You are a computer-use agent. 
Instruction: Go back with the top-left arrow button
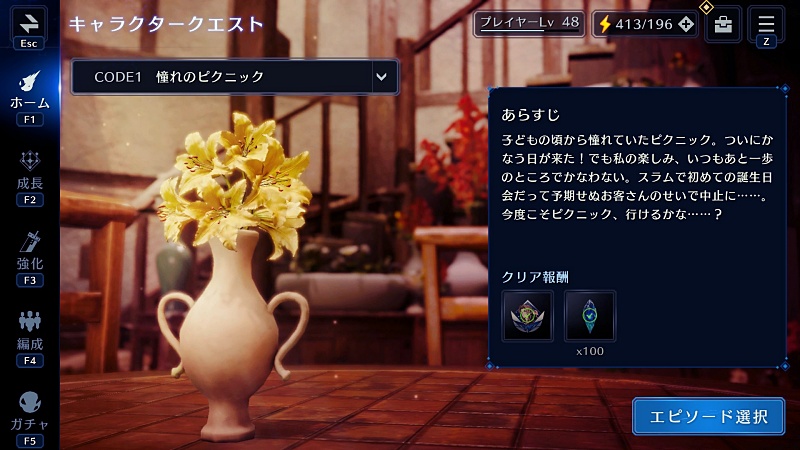click(28, 22)
